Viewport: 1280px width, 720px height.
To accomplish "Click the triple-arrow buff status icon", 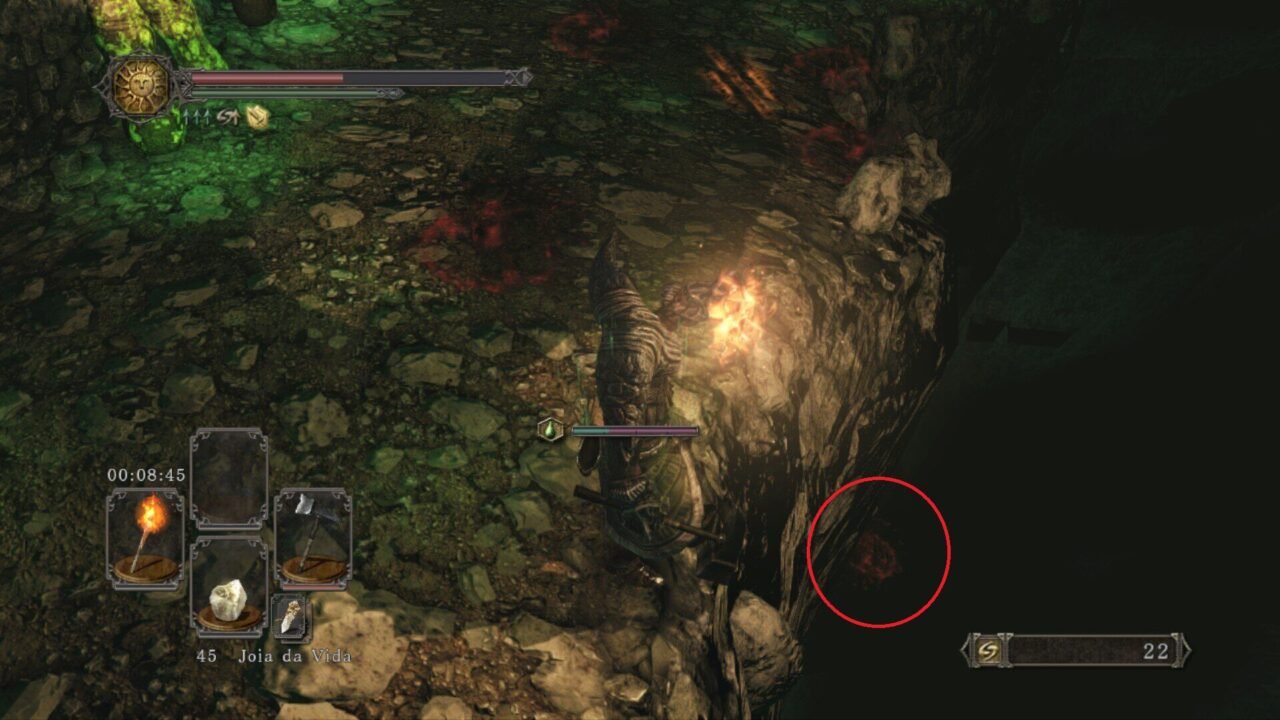I will [195, 117].
